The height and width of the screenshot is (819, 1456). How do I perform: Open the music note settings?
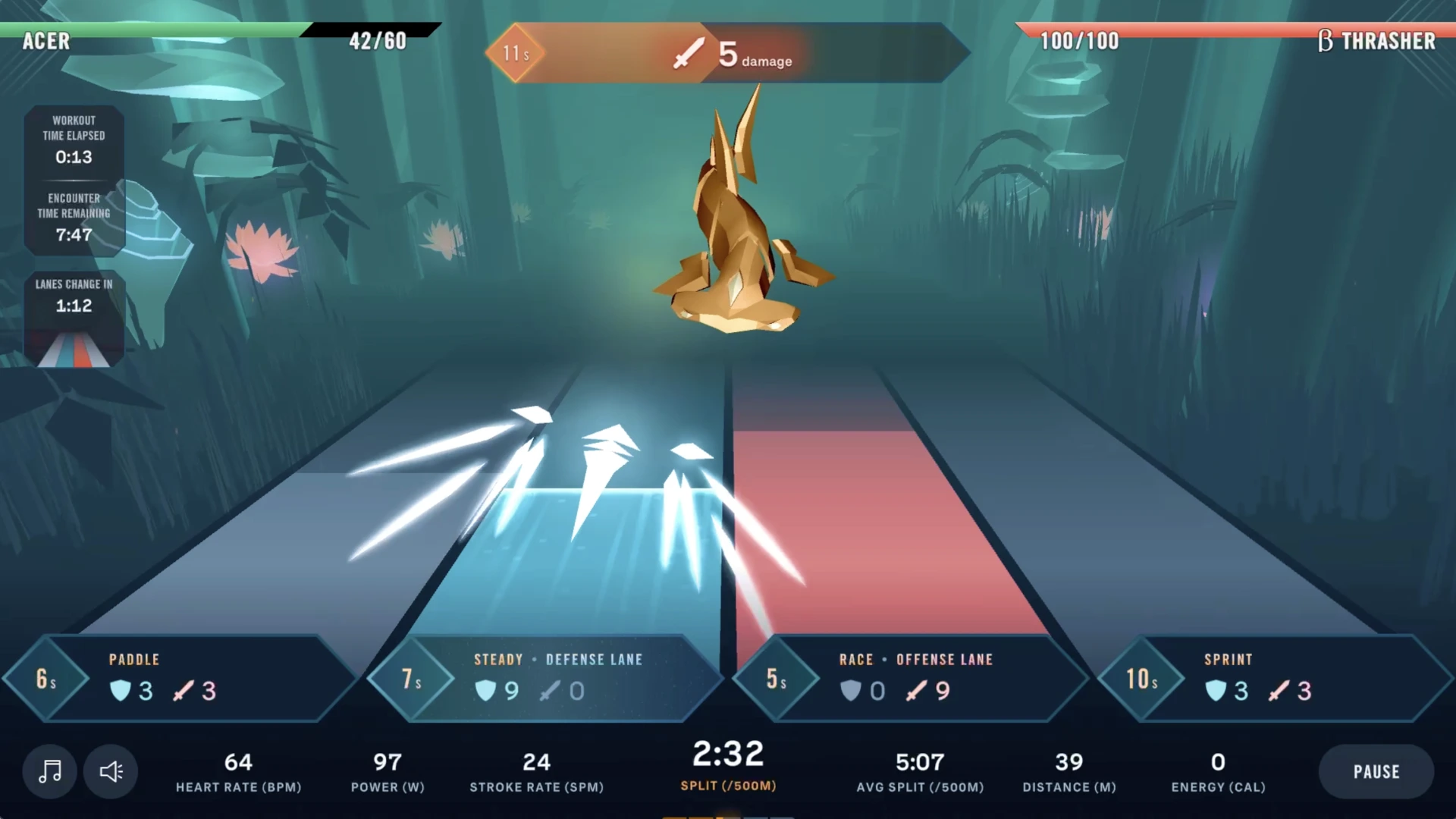pyautogui.click(x=50, y=771)
